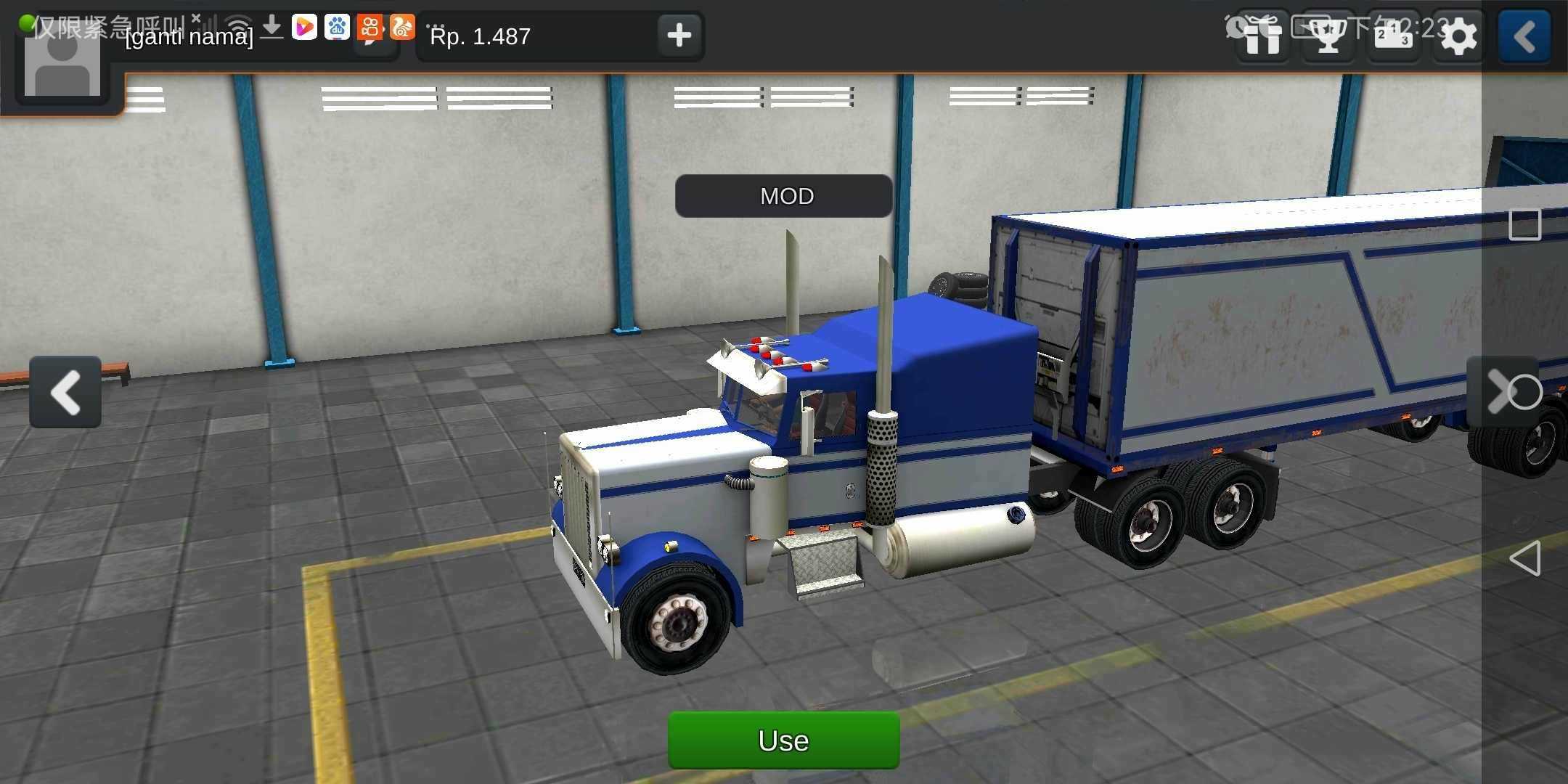Open the gift box rewards
Screen dimensions: 1568x784
(x=1262, y=36)
